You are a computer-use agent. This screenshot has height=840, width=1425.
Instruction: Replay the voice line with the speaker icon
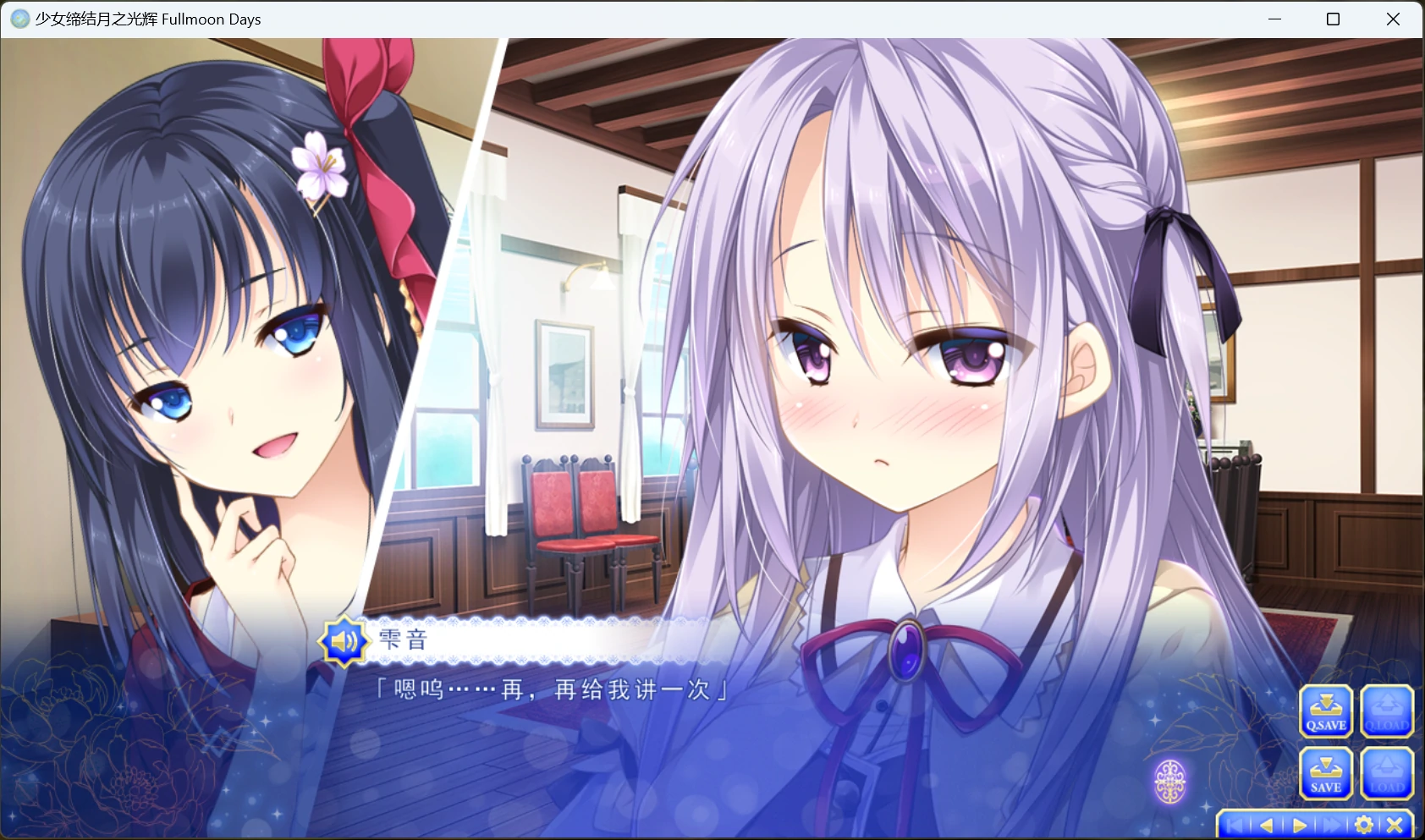click(x=342, y=641)
